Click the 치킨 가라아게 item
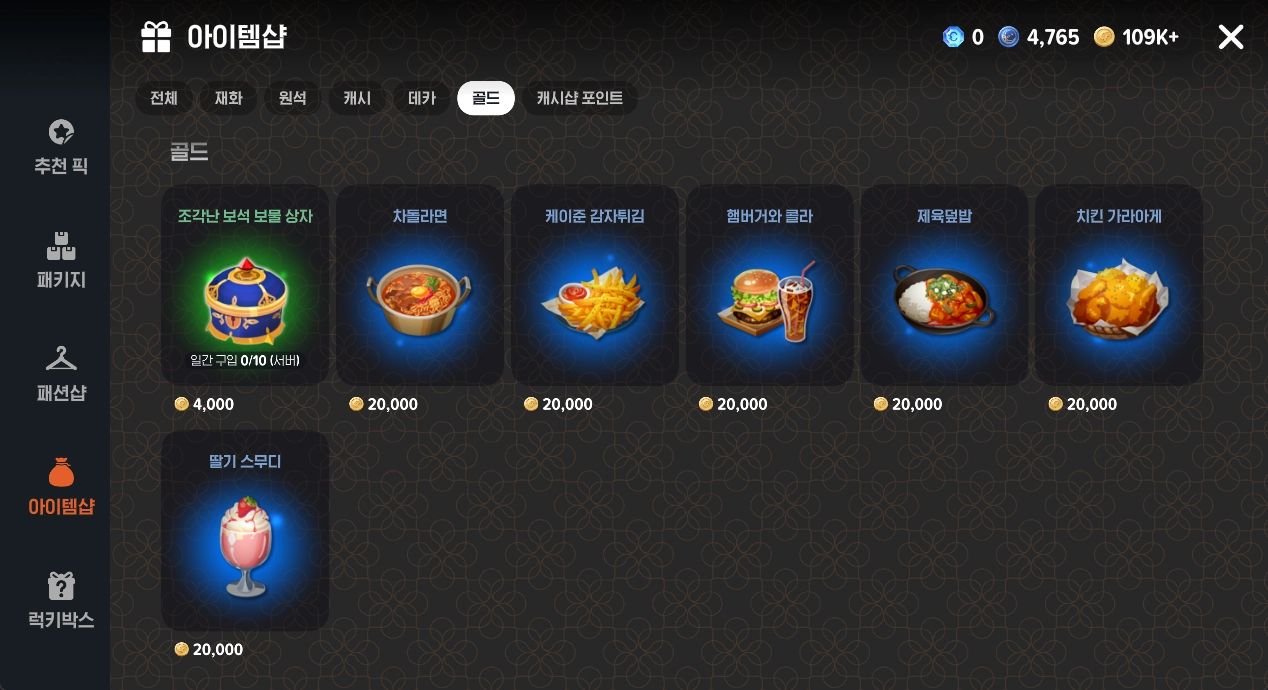 point(1118,285)
